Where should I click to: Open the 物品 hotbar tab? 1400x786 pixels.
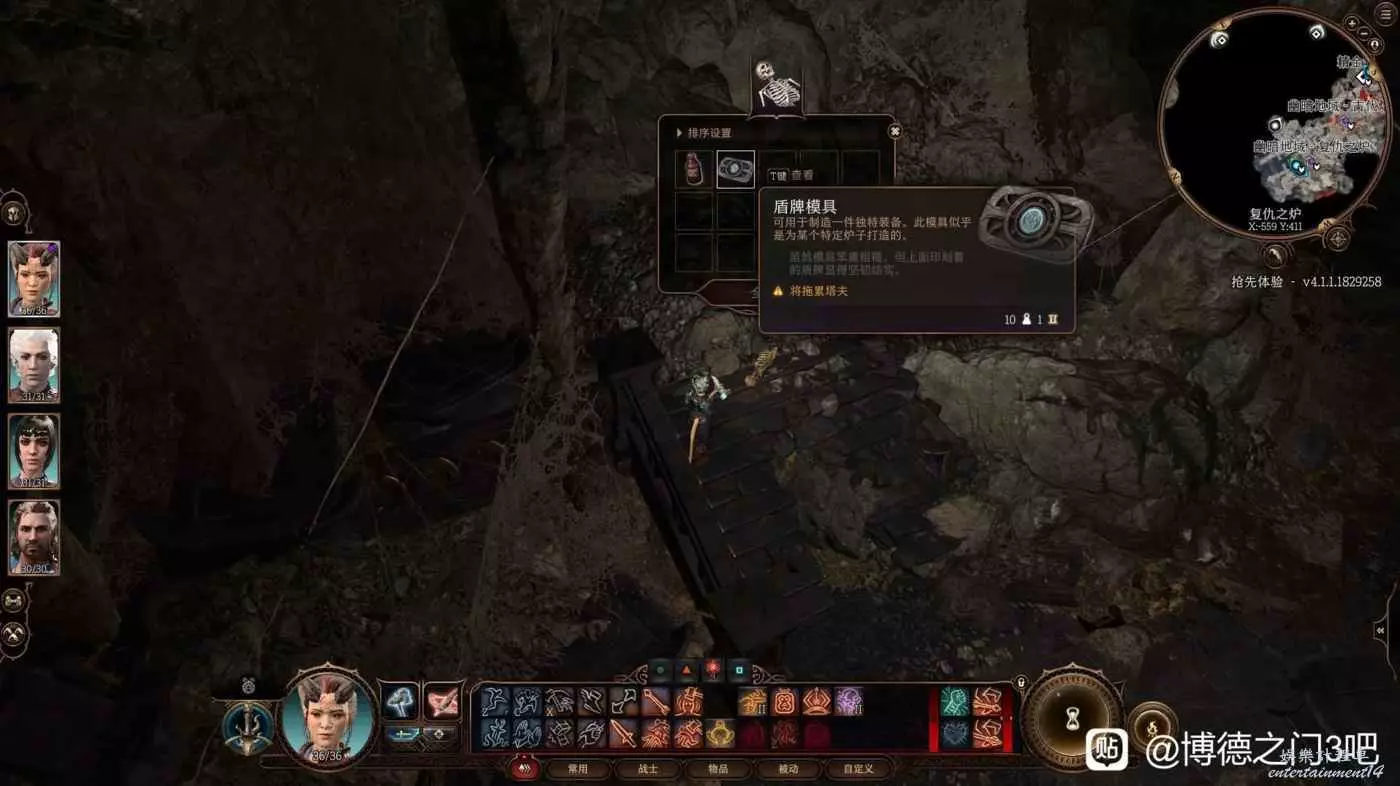click(718, 769)
